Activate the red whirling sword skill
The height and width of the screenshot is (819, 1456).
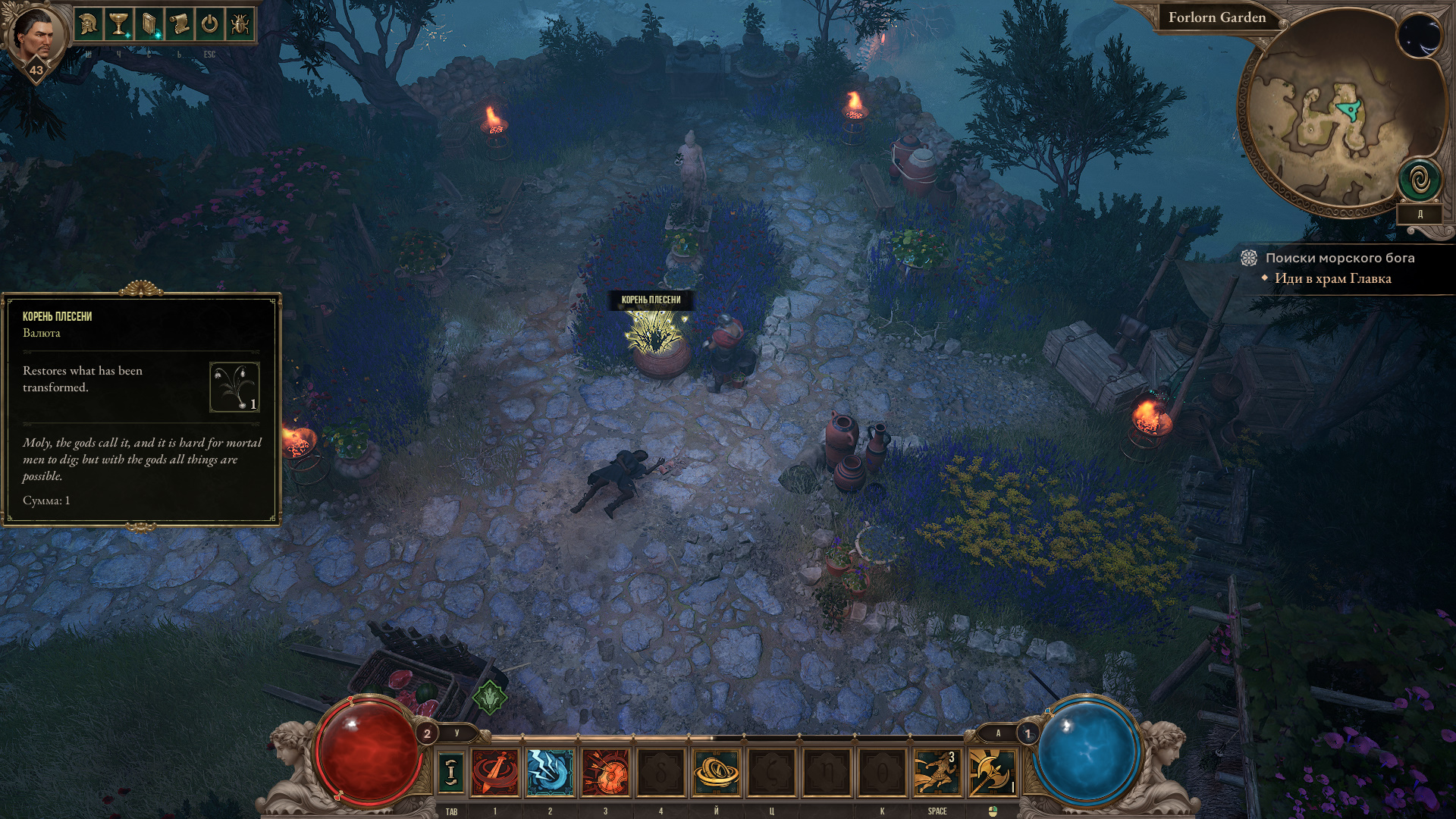coord(495,772)
